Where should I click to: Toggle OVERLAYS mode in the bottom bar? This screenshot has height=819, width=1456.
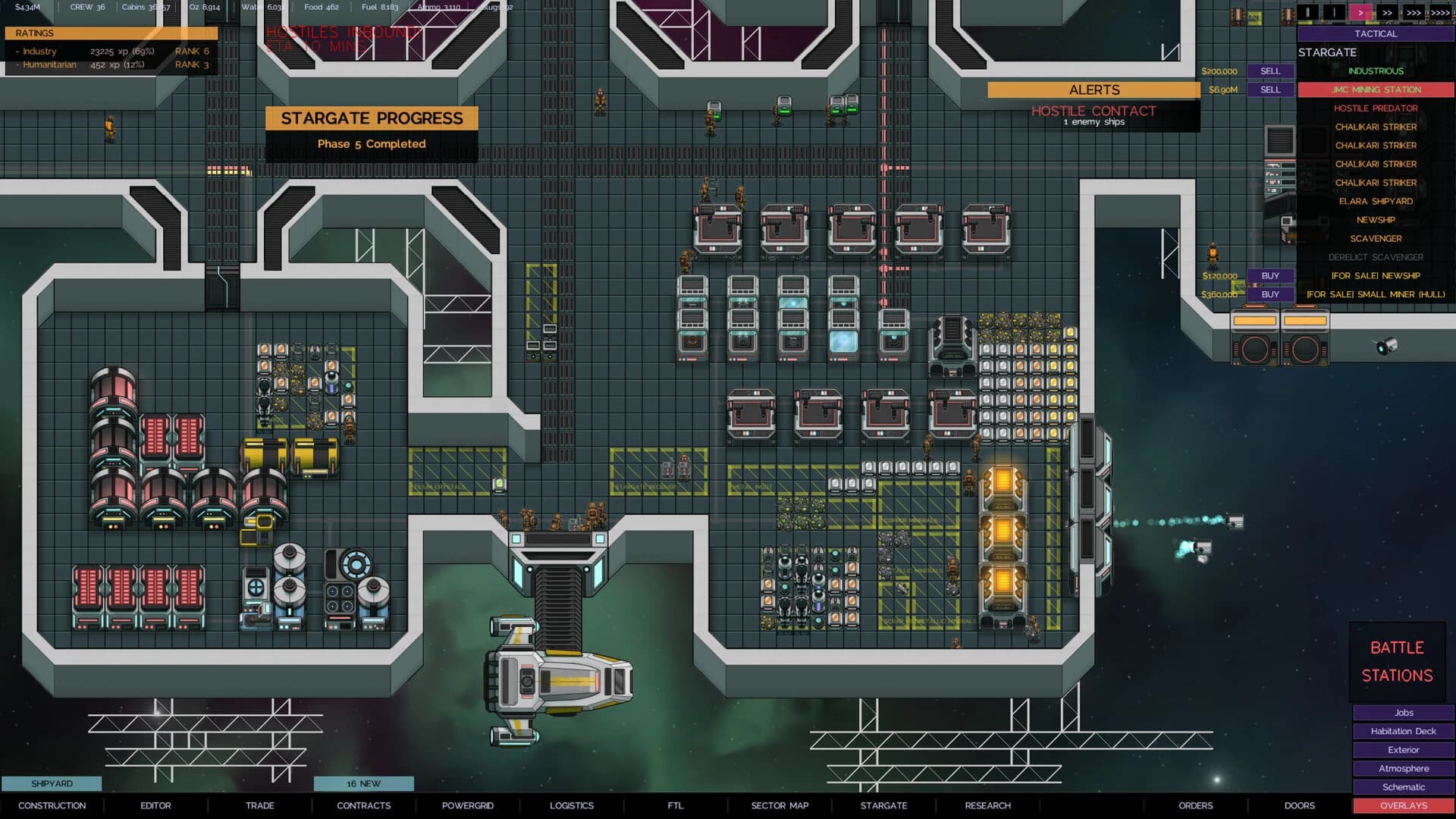pyautogui.click(x=1404, y=805)
